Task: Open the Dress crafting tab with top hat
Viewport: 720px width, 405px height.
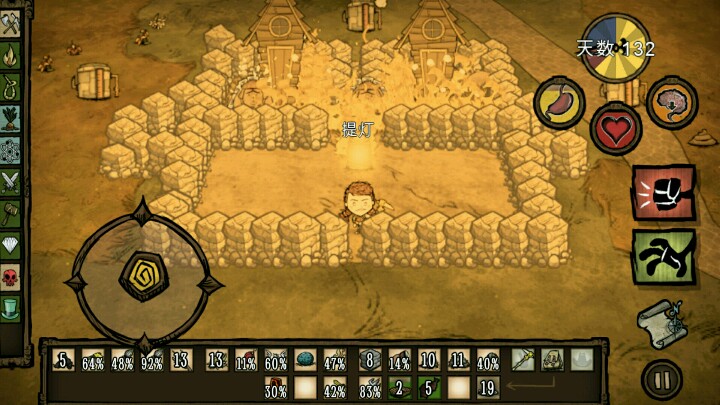Action: point(11,305)
